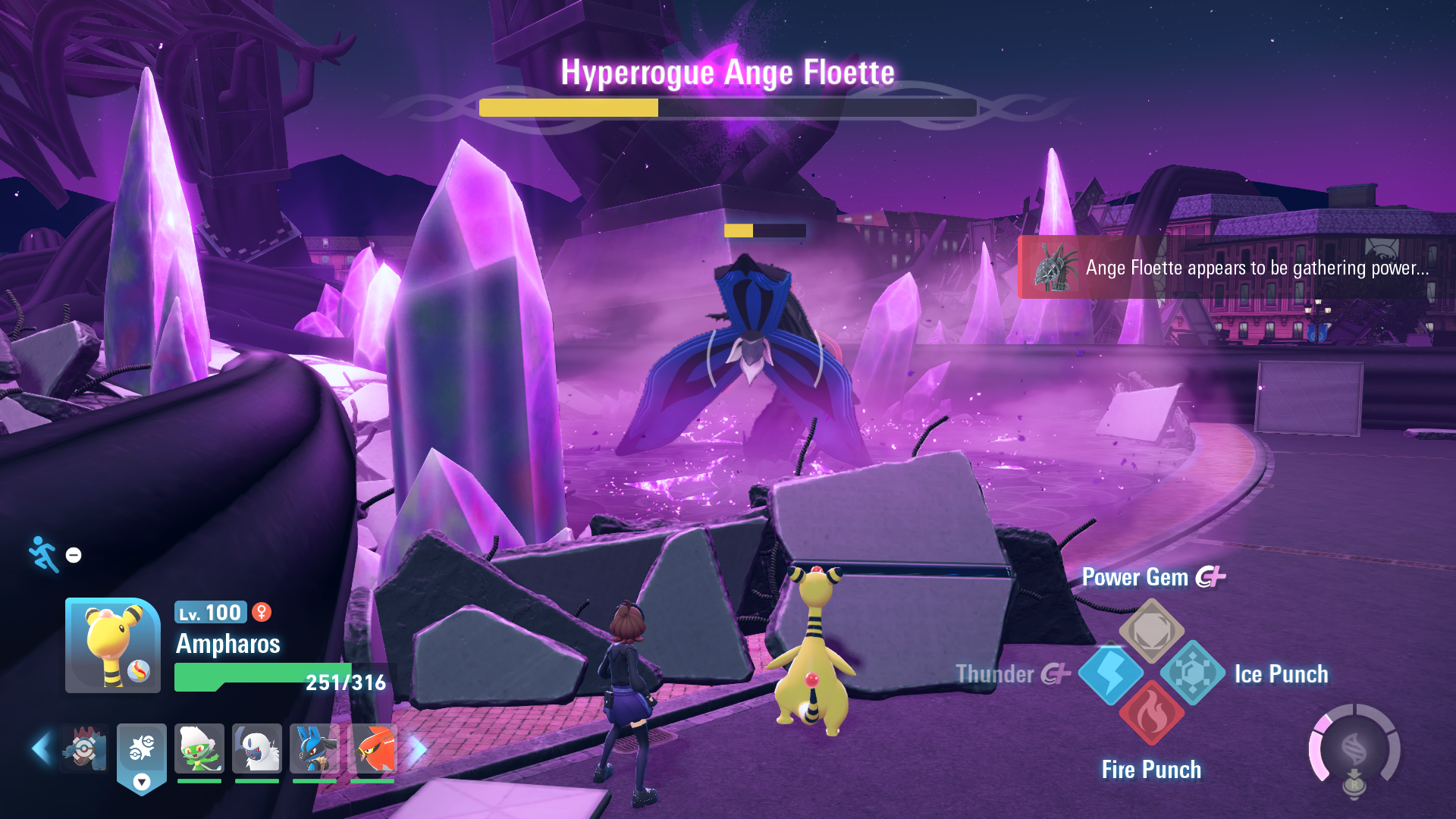Select the Ice Punch move icon

coord(1192,673)
